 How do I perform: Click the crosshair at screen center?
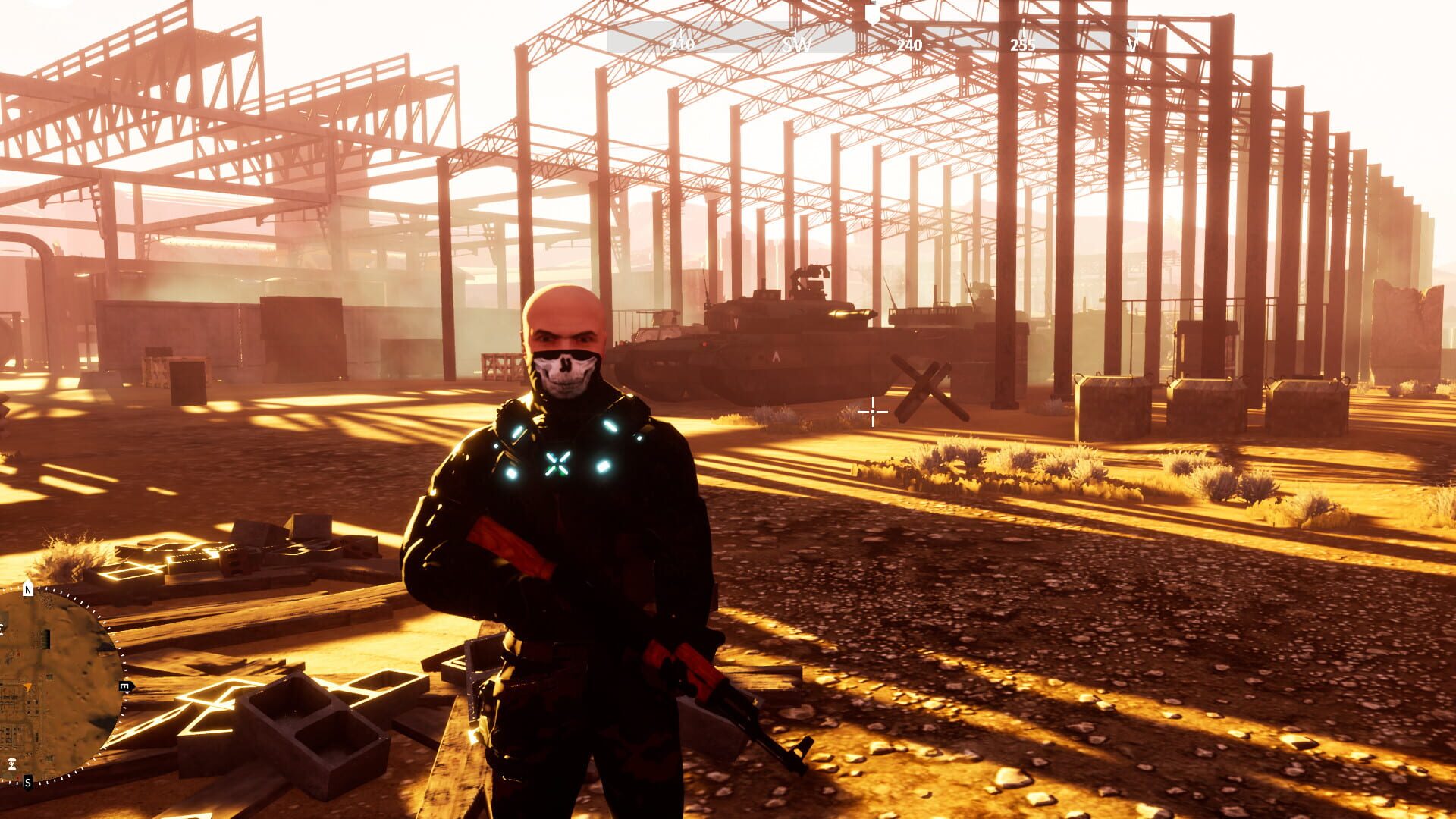(x=874, y=412)
